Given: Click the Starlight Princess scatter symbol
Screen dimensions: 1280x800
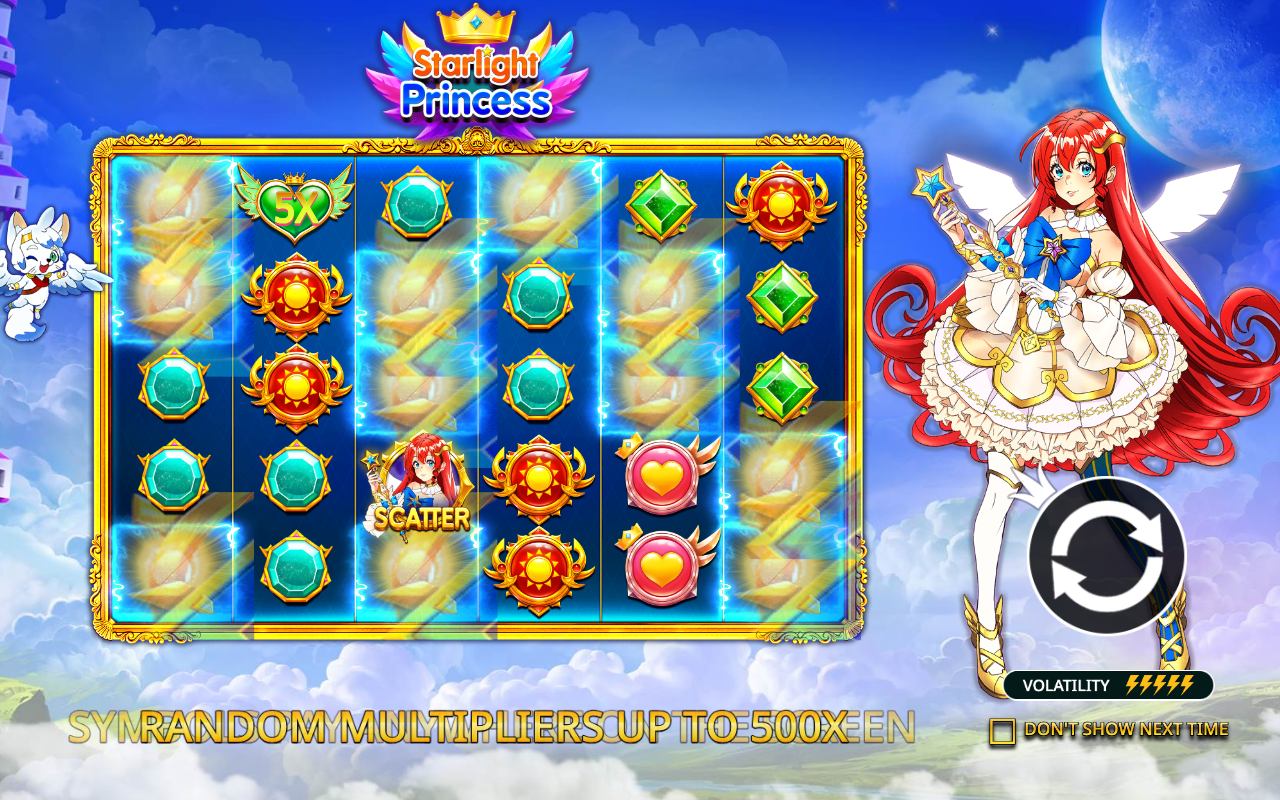Looking at the screenshot, I should pos(417,487).
